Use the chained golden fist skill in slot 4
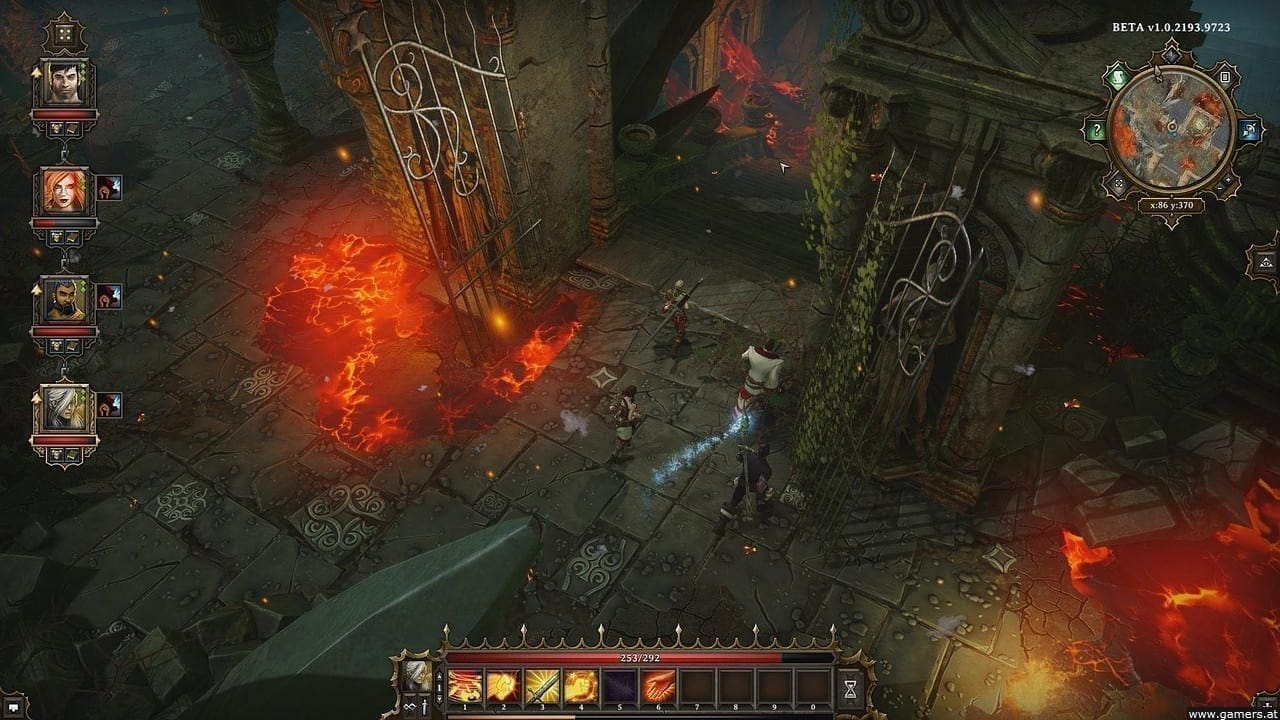The image size is (1280, 720). tap(579, 685)
